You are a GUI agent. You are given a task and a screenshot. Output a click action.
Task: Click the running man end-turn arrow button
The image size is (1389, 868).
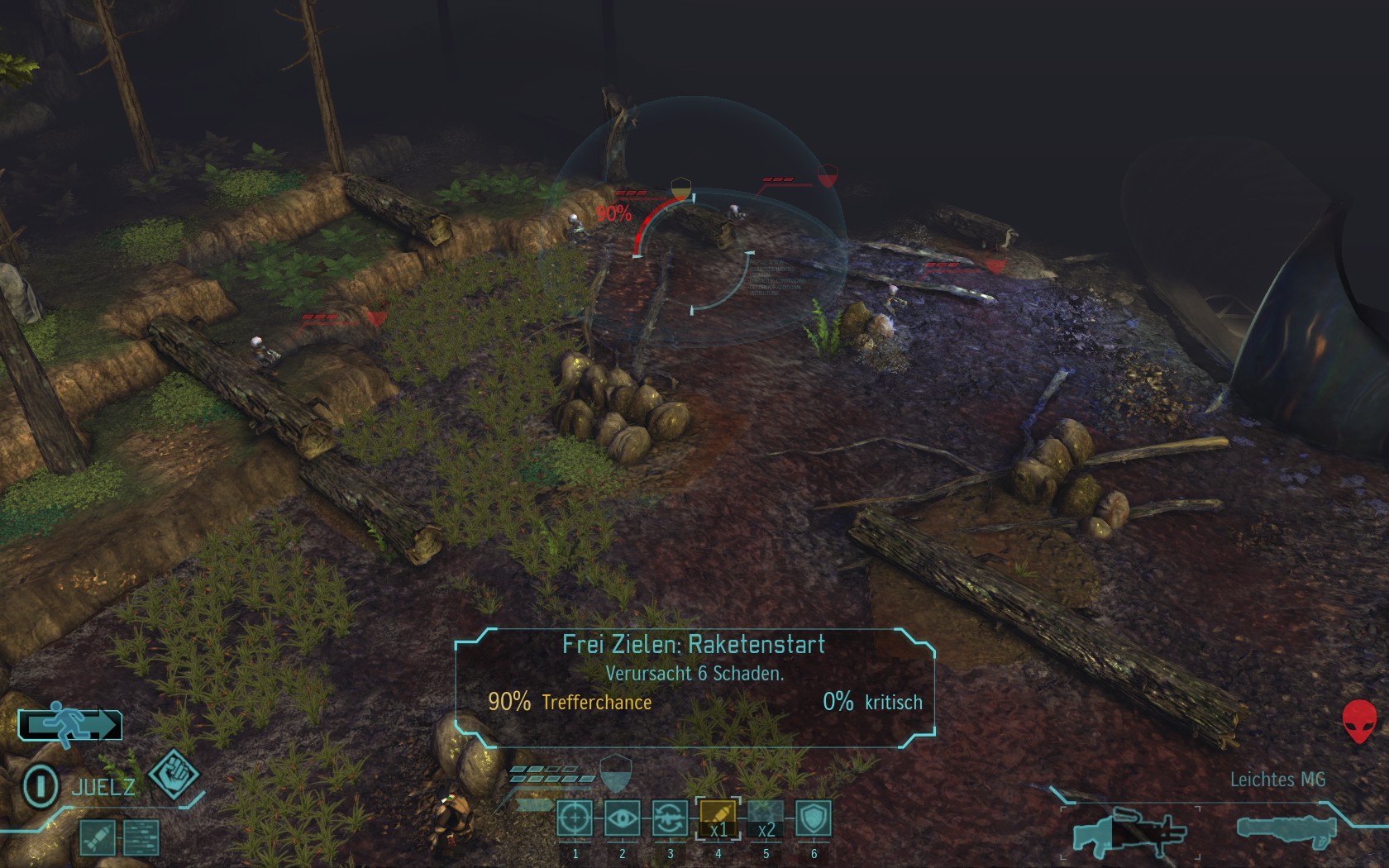[70, 725]
